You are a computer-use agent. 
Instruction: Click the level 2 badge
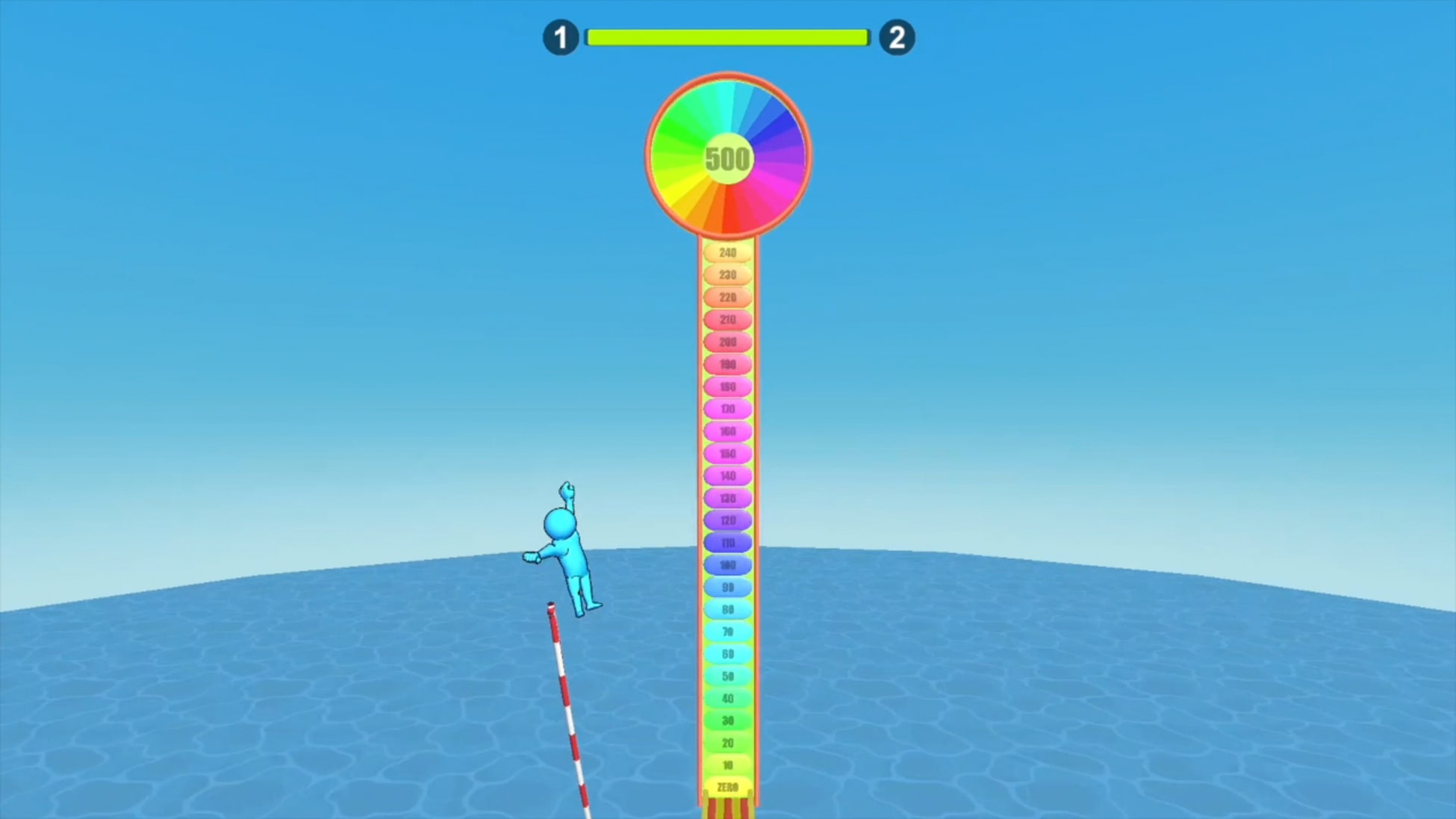click(896, 37)
